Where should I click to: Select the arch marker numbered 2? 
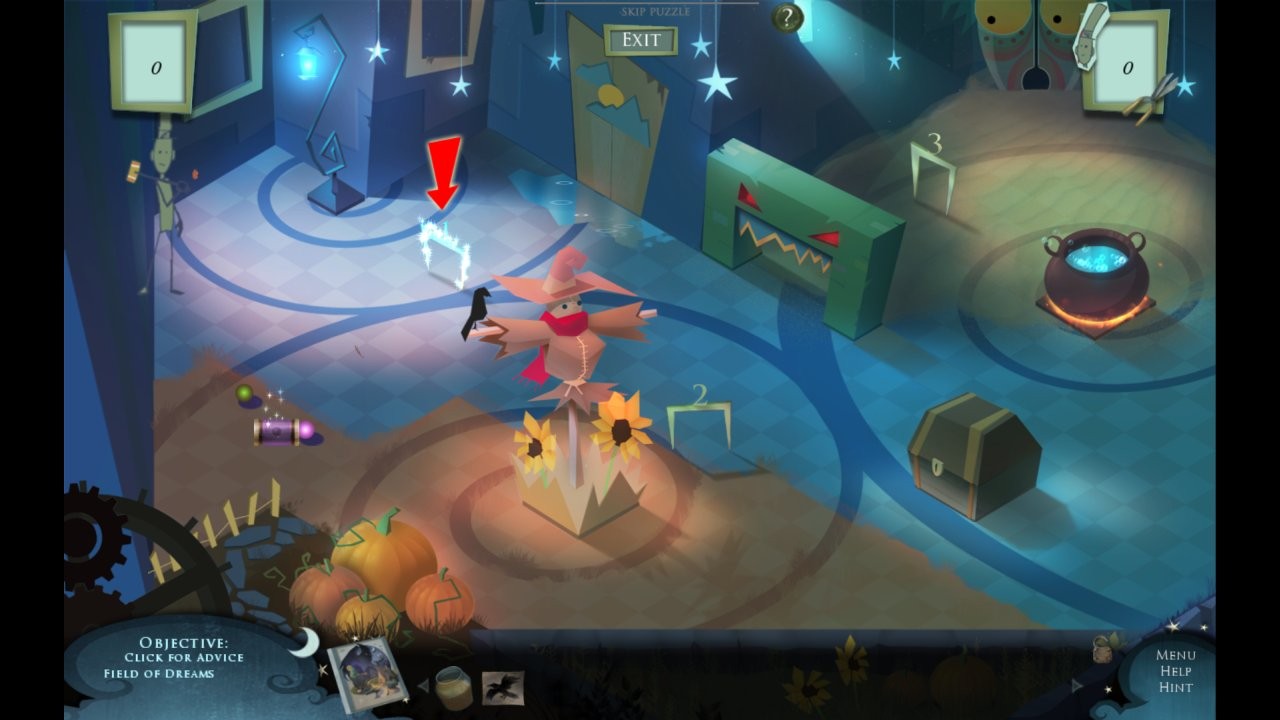point(699,420)
